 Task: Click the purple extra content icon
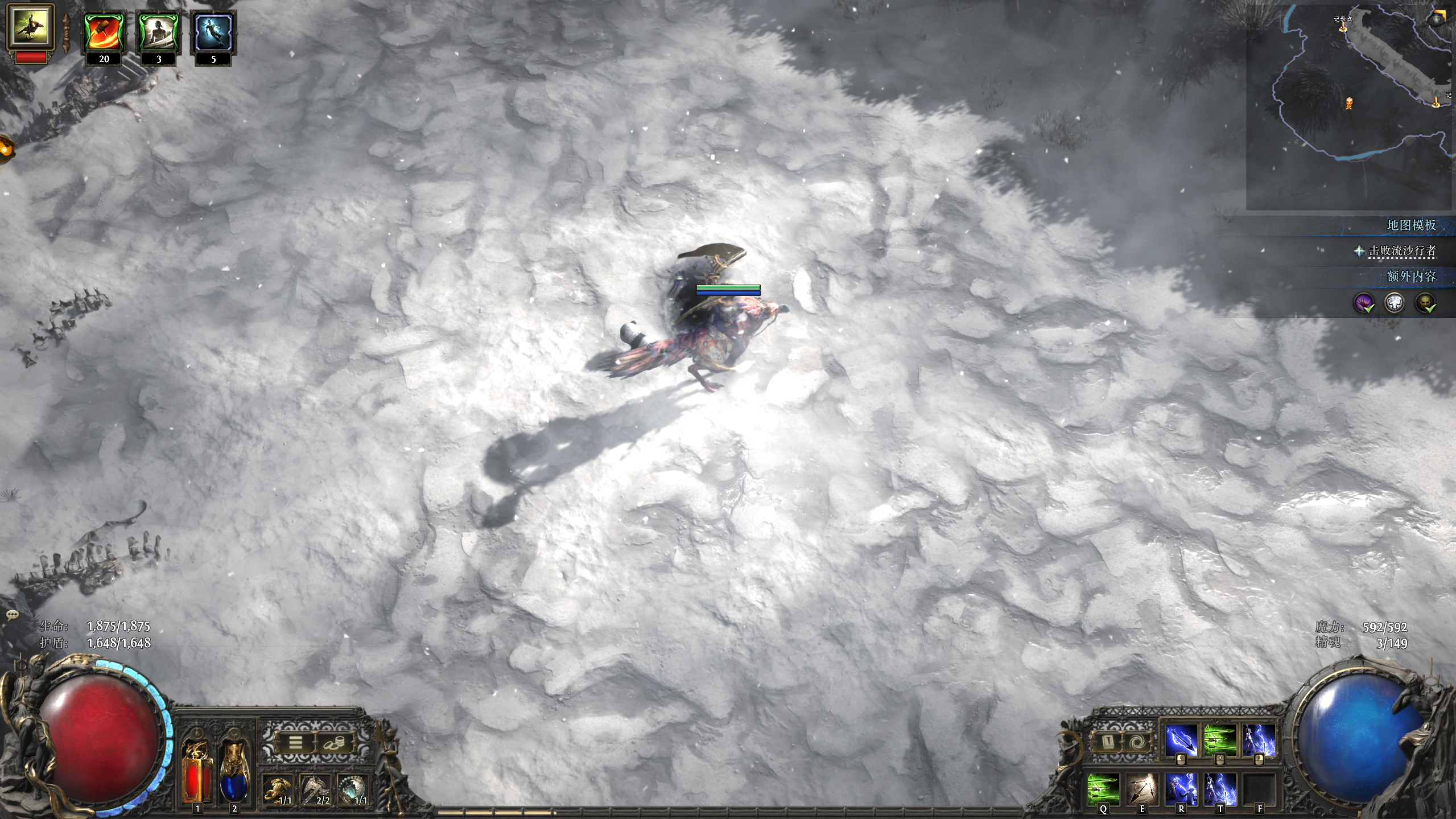click(1363, 303)
